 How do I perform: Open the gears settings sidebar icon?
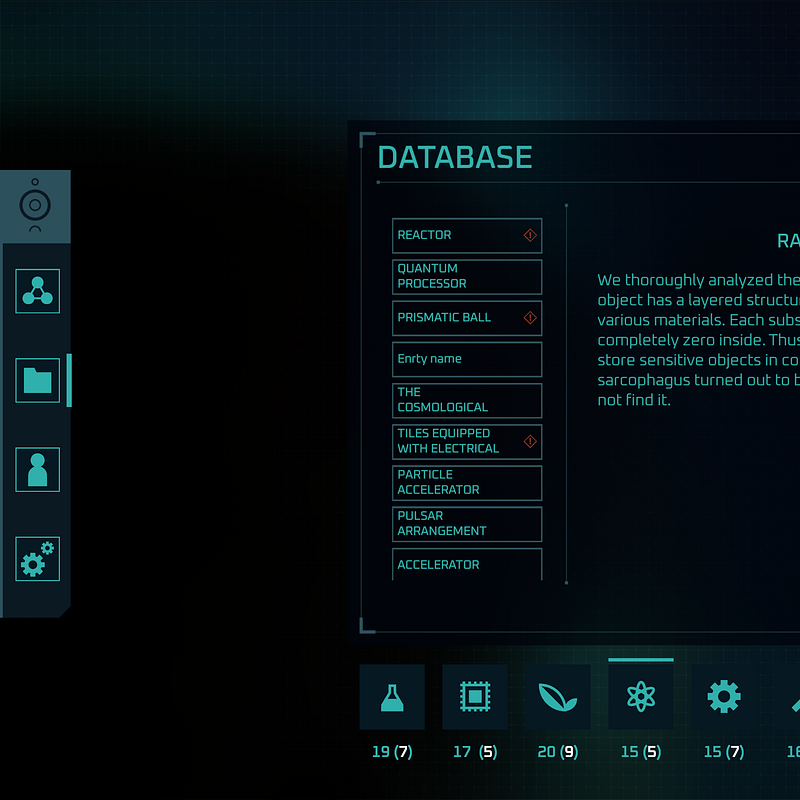click(x=38, y=559)
